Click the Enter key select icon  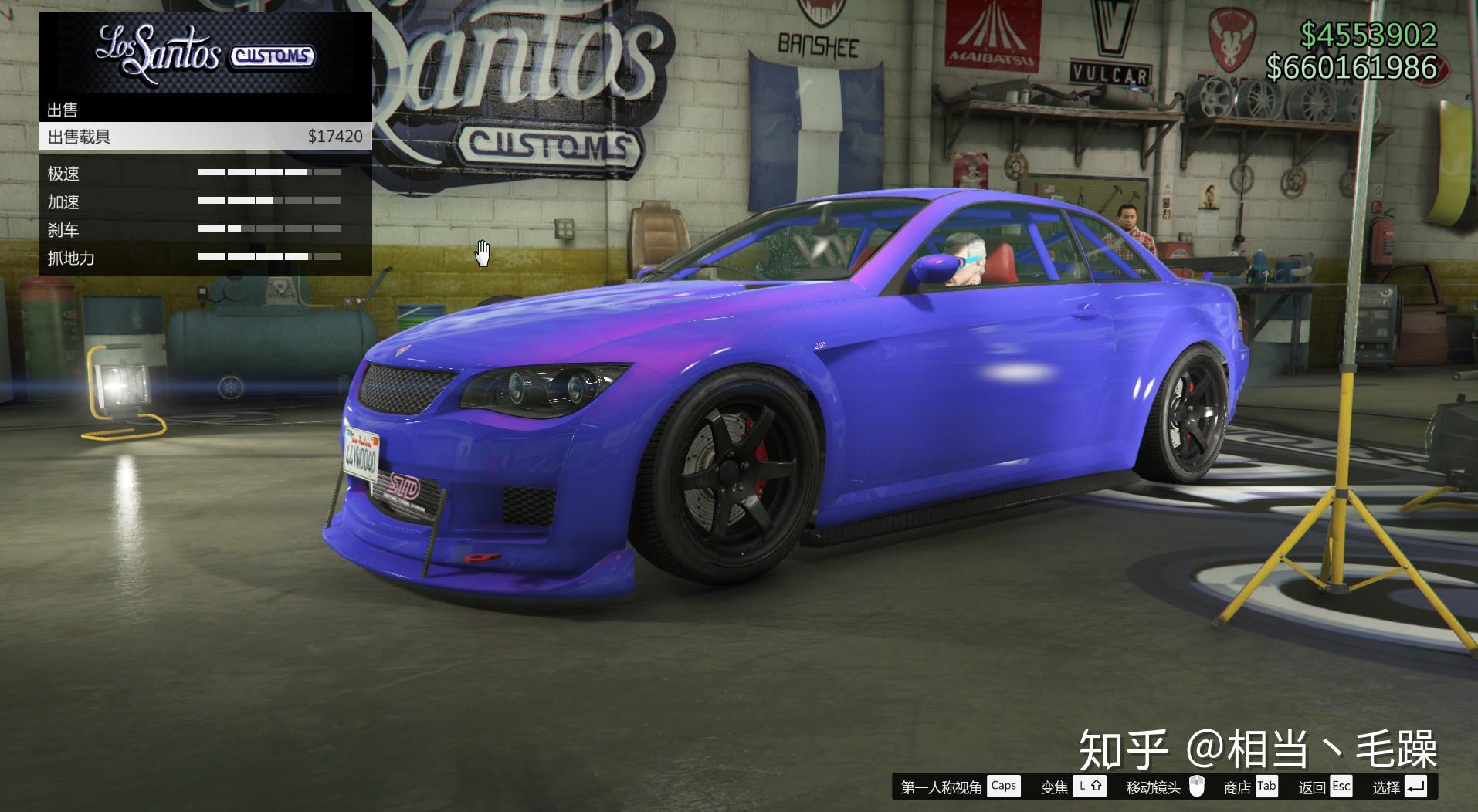(x=1415, y=787)
